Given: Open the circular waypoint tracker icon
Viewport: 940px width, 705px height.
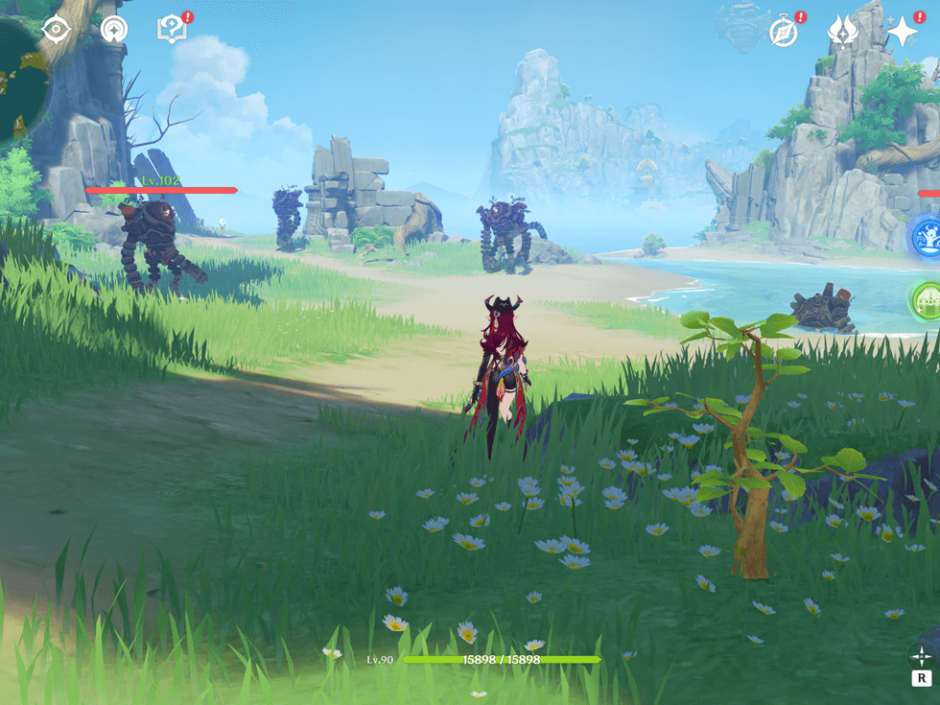Looking at the screenshot, I should [x=114, y=29].
